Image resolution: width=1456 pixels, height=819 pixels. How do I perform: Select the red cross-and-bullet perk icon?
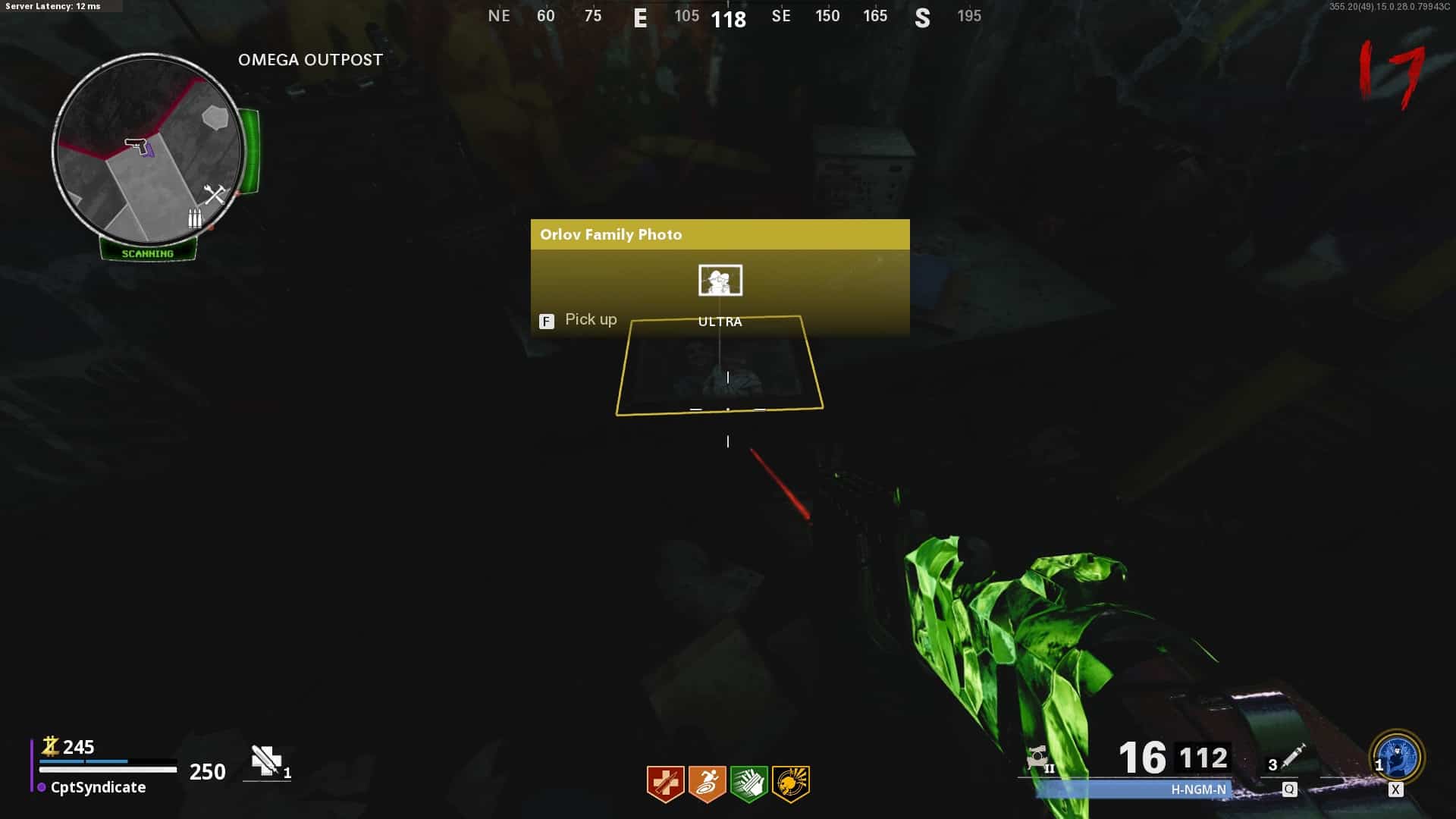[x=665, y=783]
